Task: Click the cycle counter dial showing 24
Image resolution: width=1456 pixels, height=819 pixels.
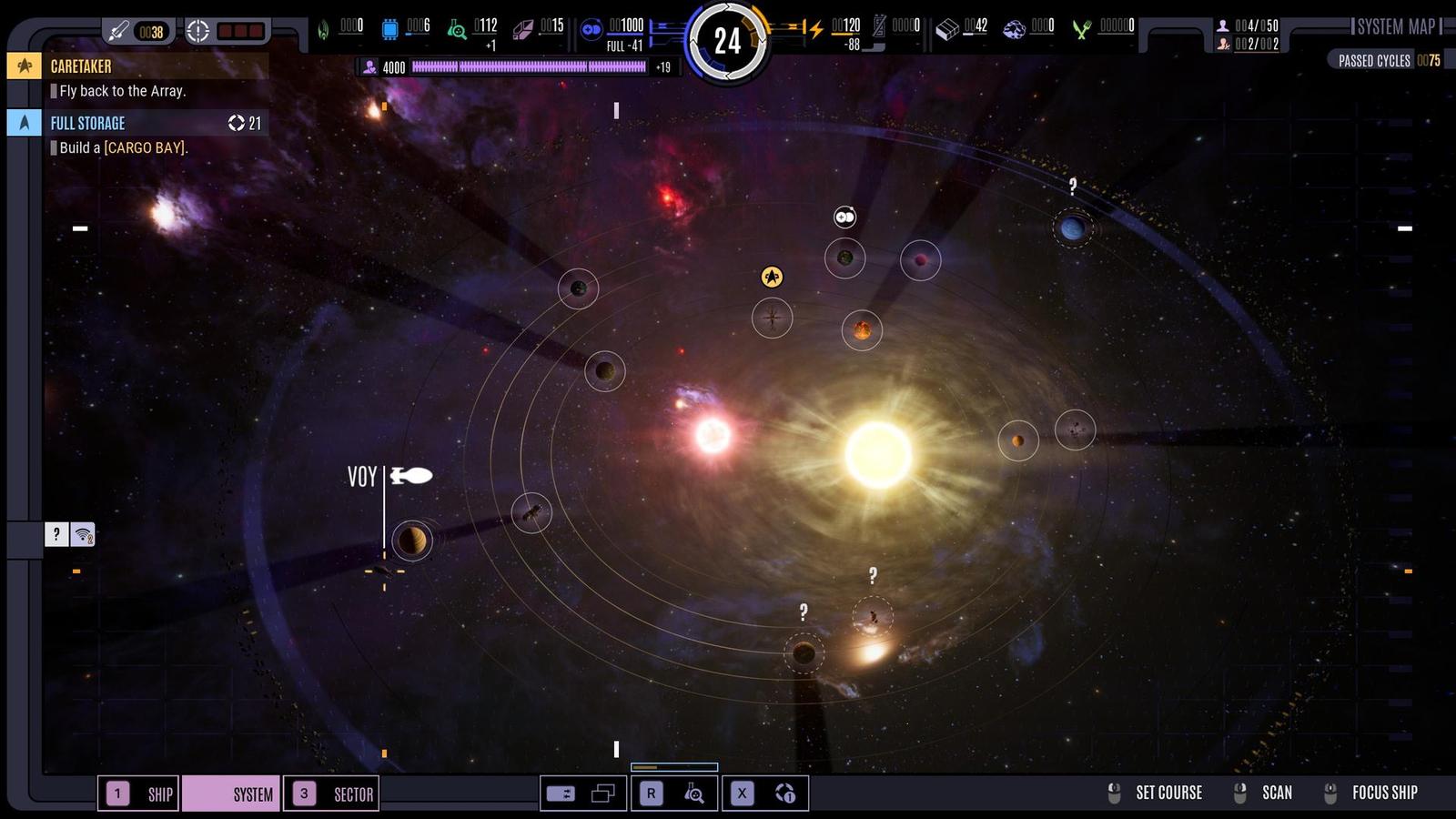Action: [727, 41]
